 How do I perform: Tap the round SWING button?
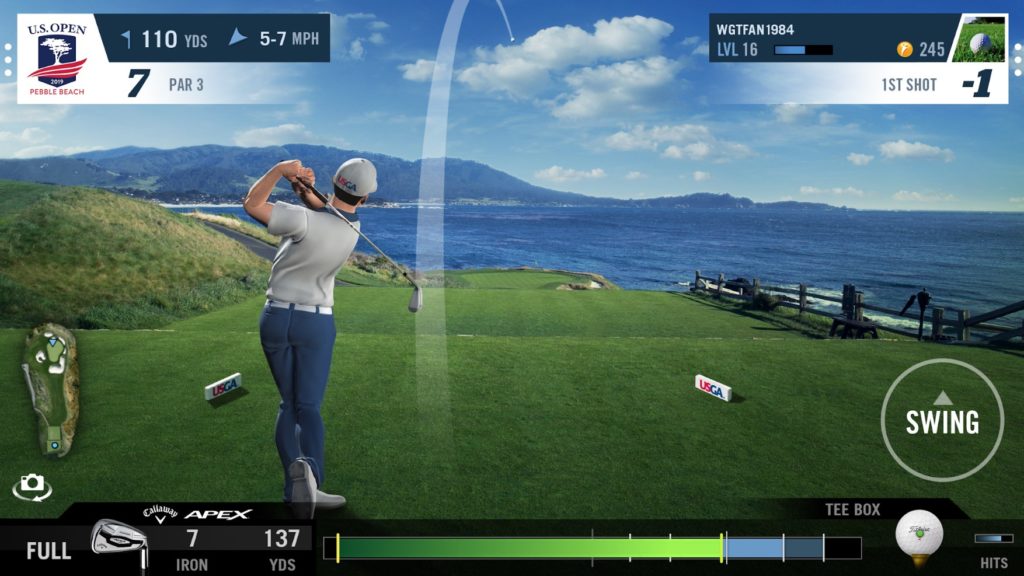tap(942, 420)
